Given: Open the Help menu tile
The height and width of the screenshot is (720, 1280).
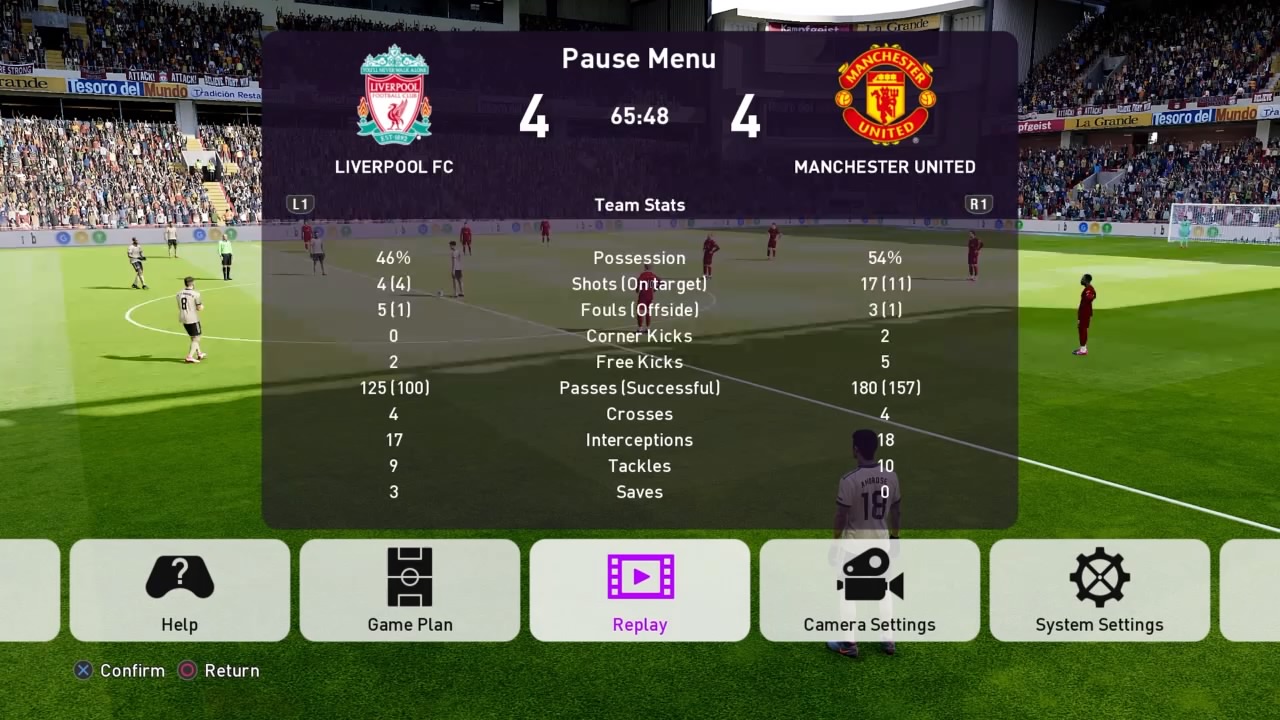Looking at the screenshot, I should point(180,590).
